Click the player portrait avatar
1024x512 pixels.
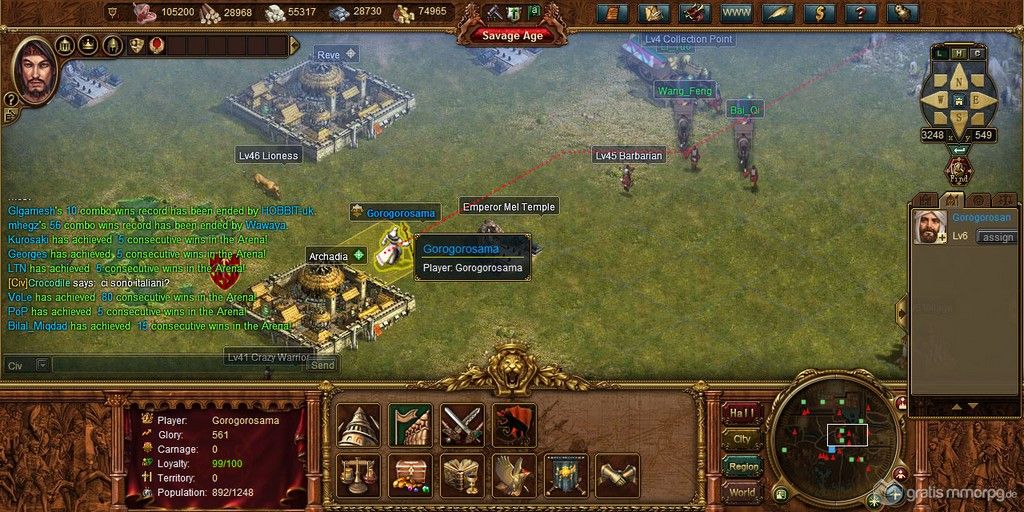pos(33,70)
